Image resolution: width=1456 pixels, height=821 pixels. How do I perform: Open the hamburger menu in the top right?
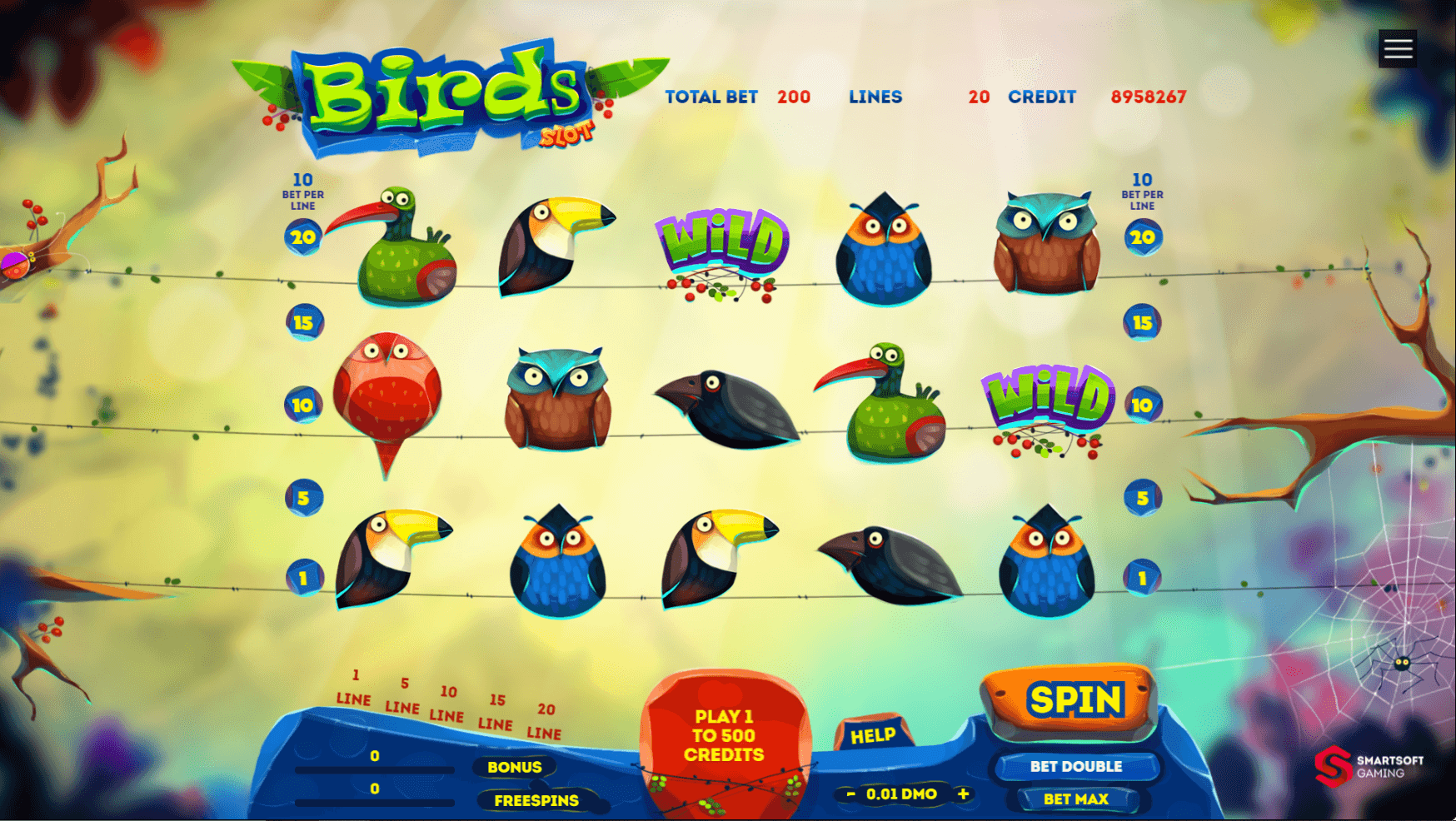pos(1397,47)
